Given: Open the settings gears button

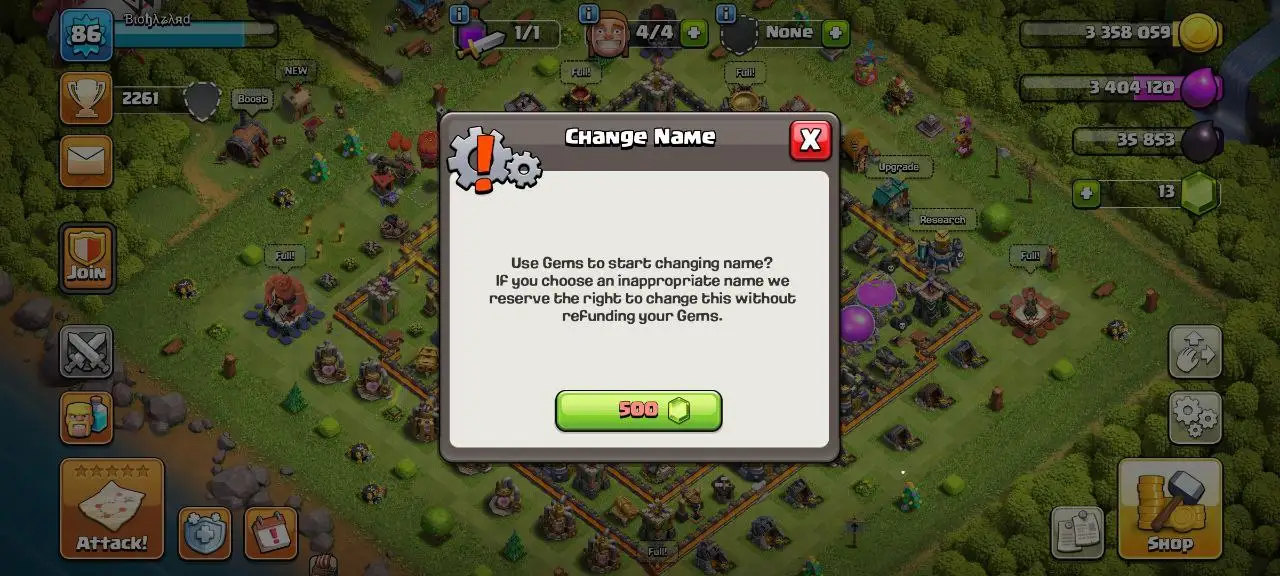Looking at the screenshot, I should click(x=1195, y=417).
